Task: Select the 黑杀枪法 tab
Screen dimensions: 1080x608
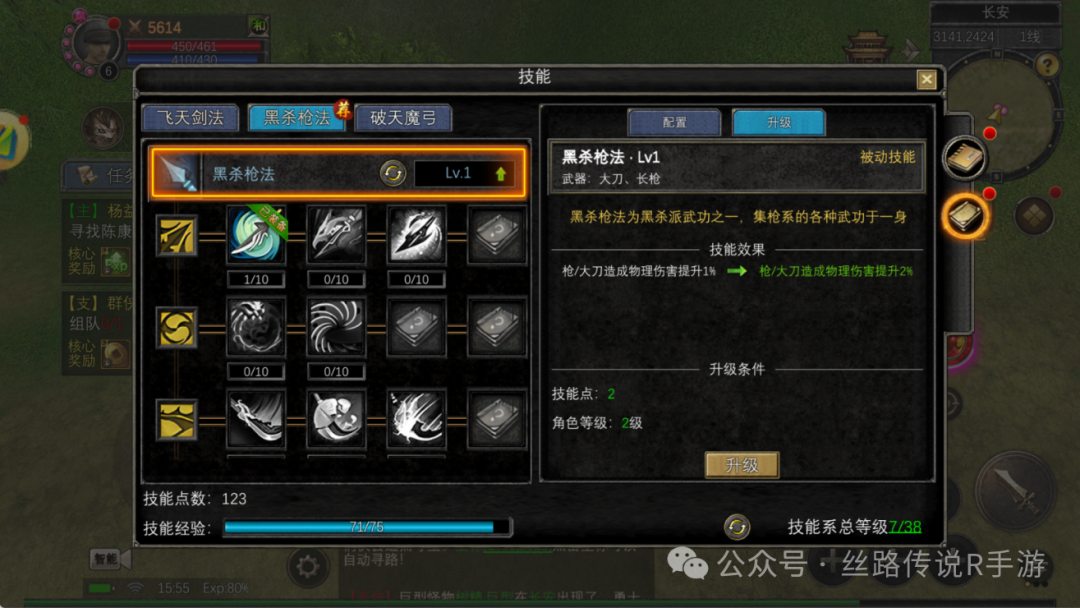Action: pyautogui.click(x=297, y=118)
